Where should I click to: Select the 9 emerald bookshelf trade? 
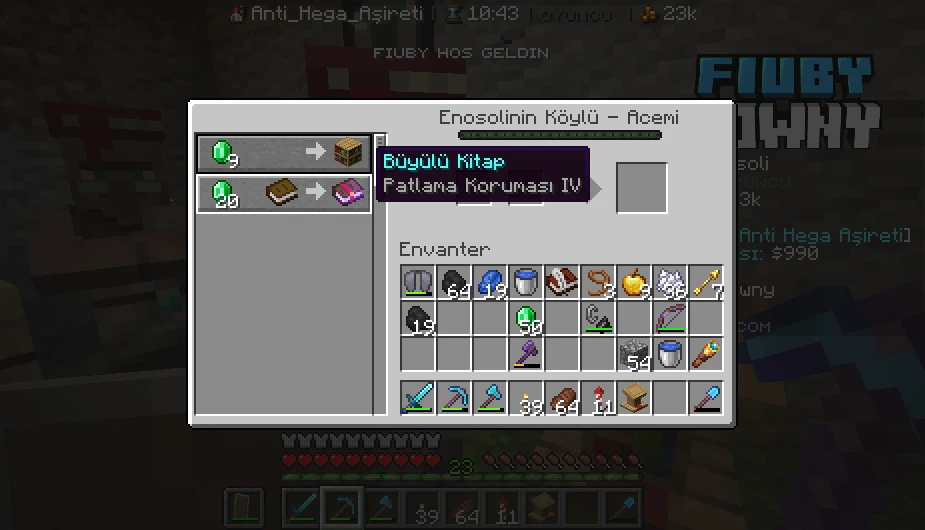284,153
